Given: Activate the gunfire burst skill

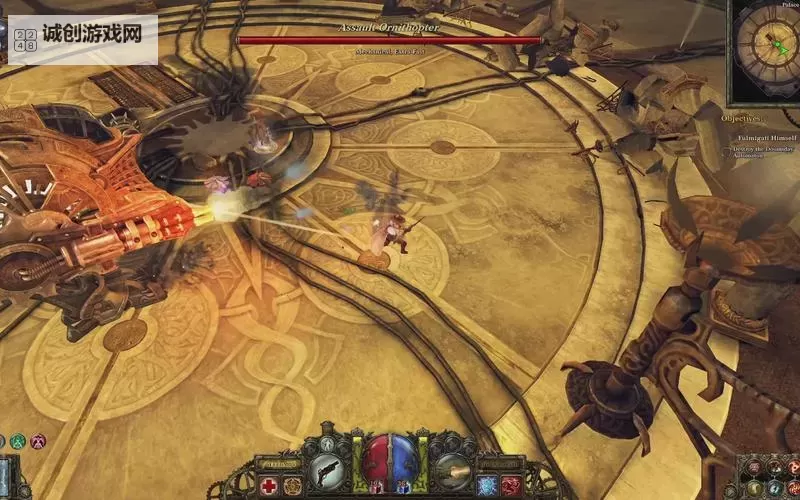Looking at the screenshot, I should 454,468.
